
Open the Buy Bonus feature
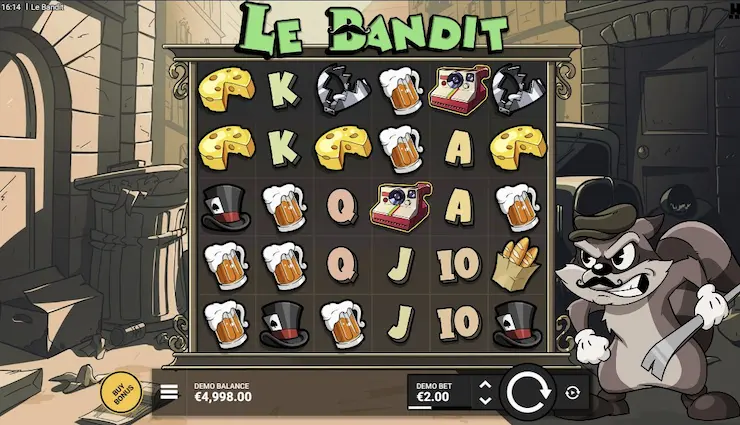point(119,391)
